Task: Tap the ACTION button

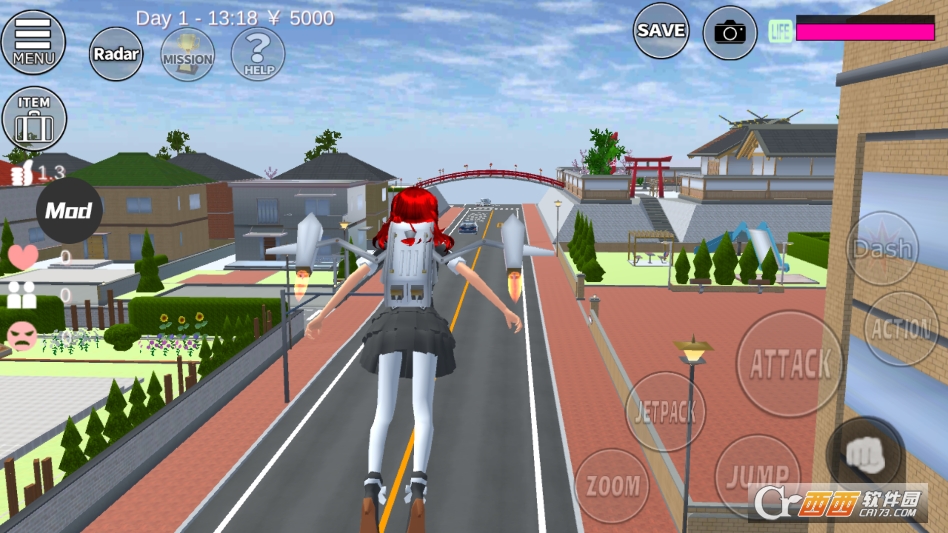Action: (901, 329)
